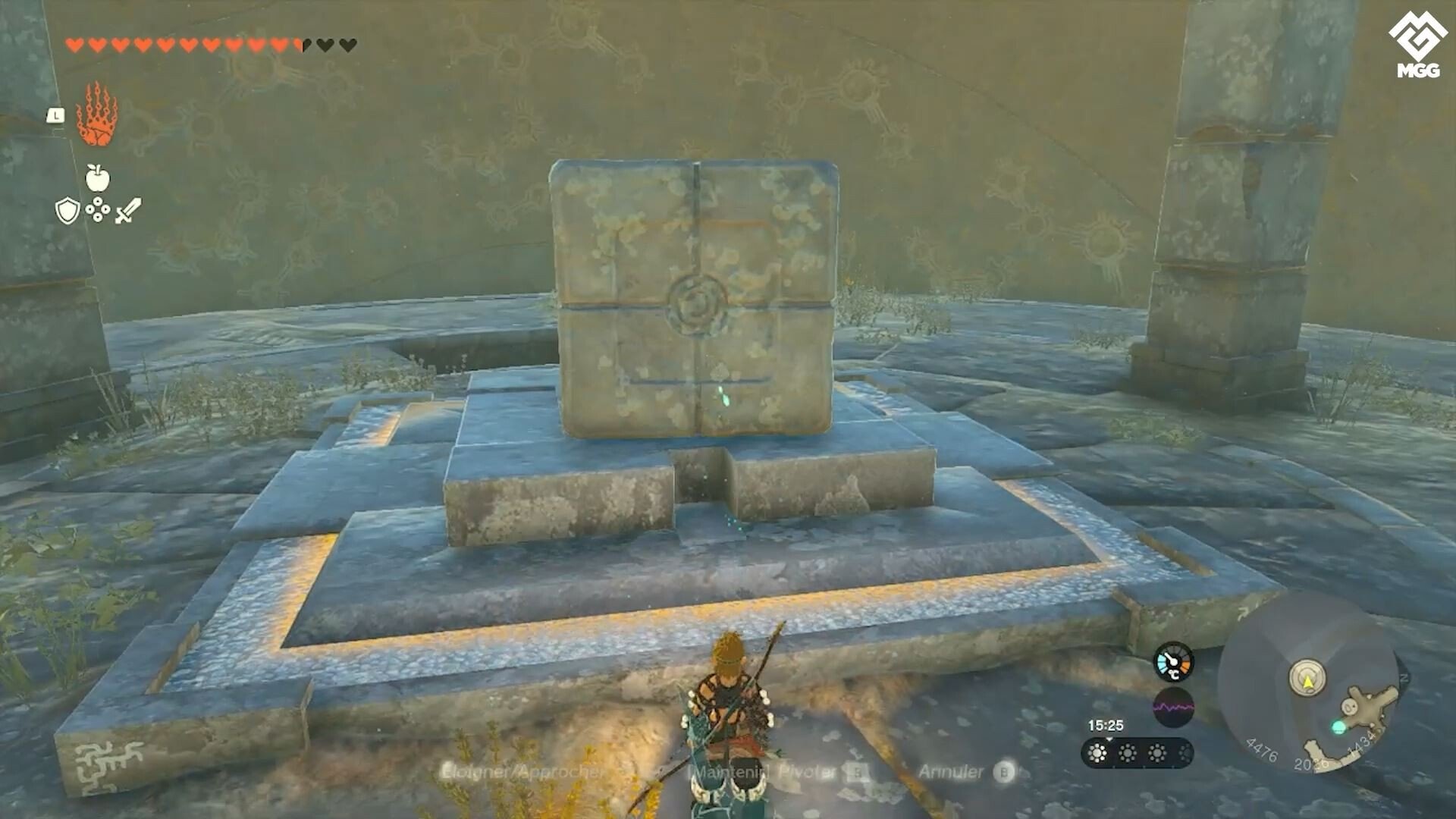1456x819 pixels.
Task: Click the small arrow above the battery bar
Action: (x=1110, y=738)
